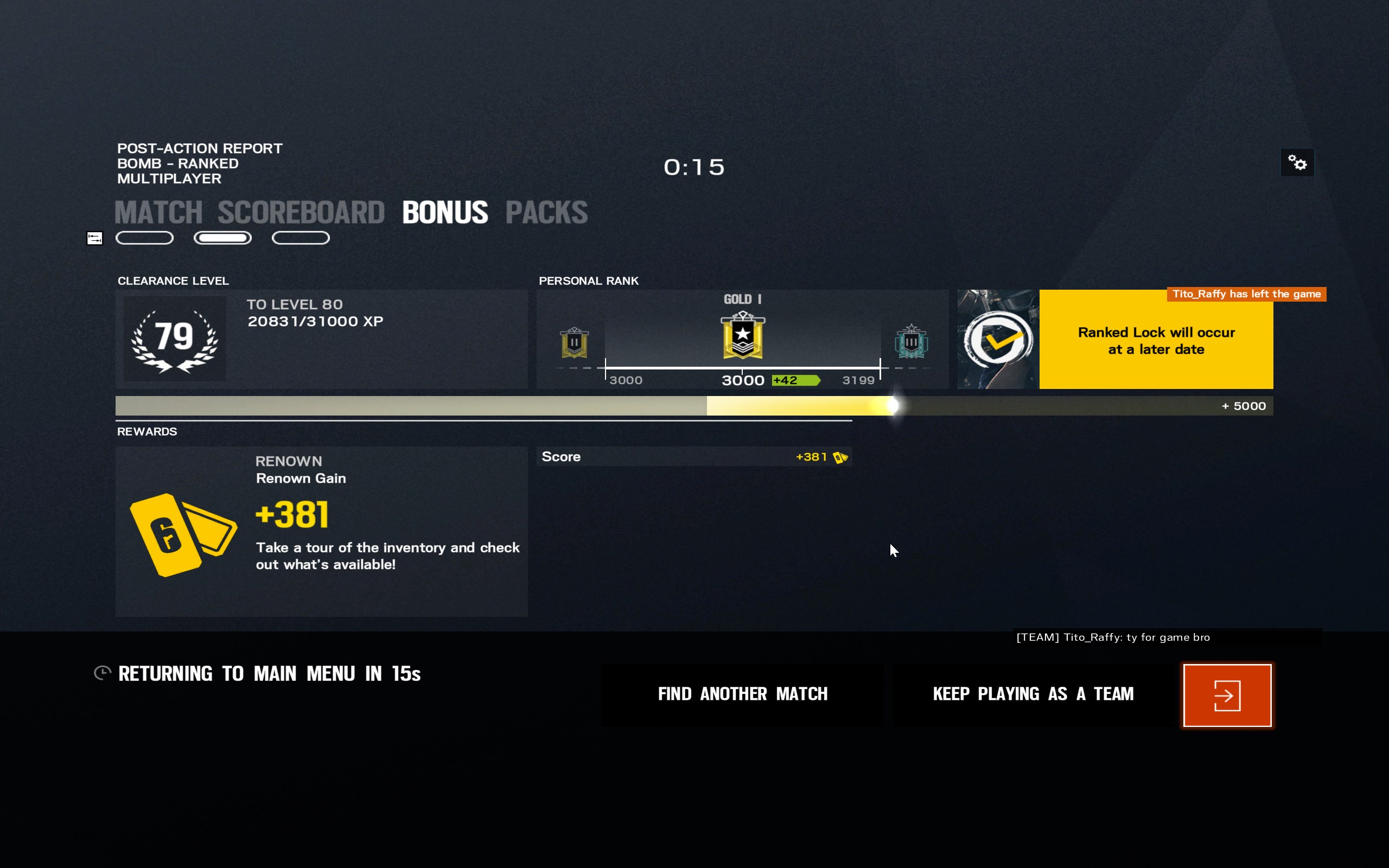
Task: Switch to the MATCH tab
Action: coord(158,213)
